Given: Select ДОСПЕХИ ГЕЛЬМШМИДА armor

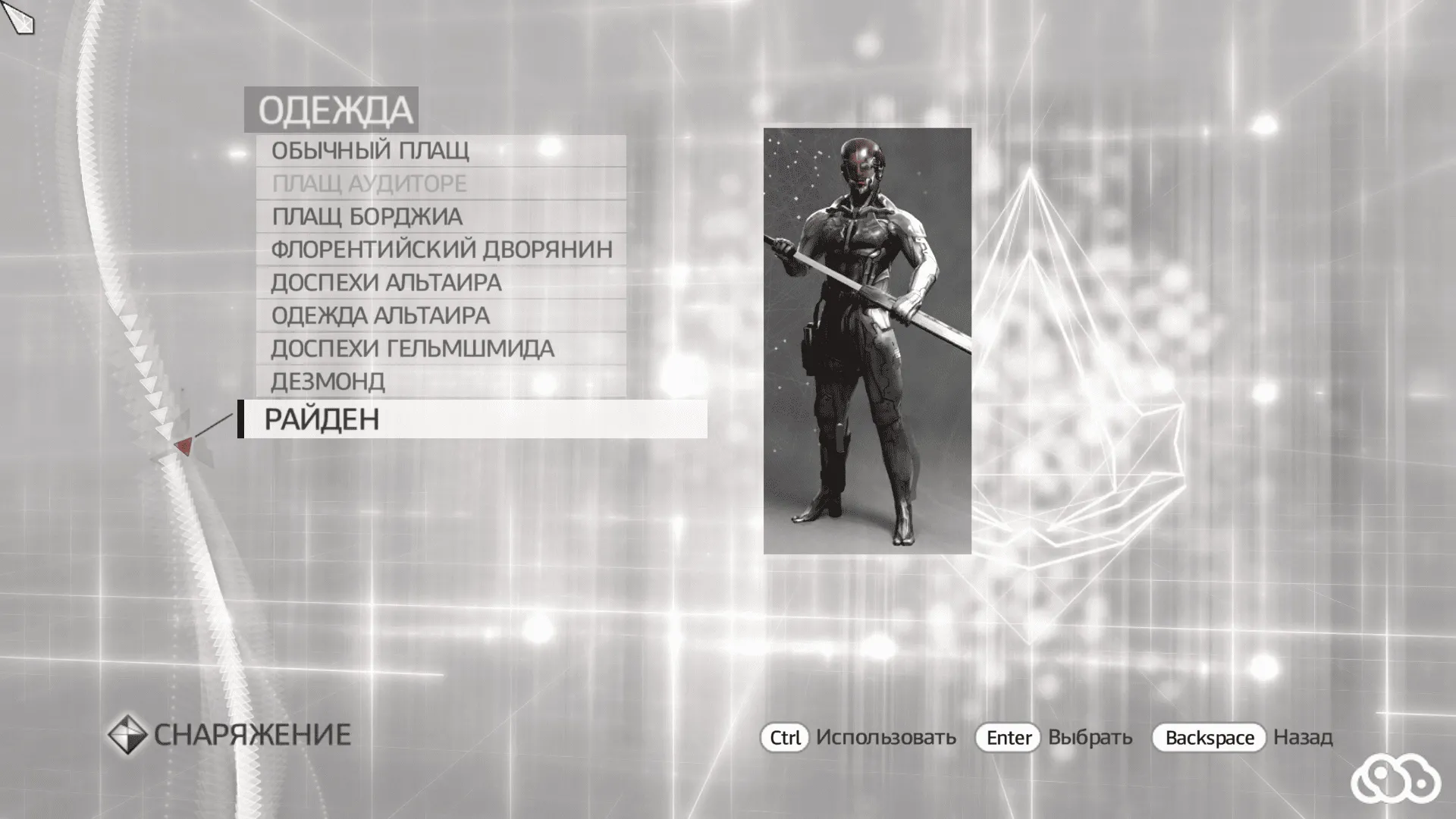Looking at the screenshot, I should (413, 348).
